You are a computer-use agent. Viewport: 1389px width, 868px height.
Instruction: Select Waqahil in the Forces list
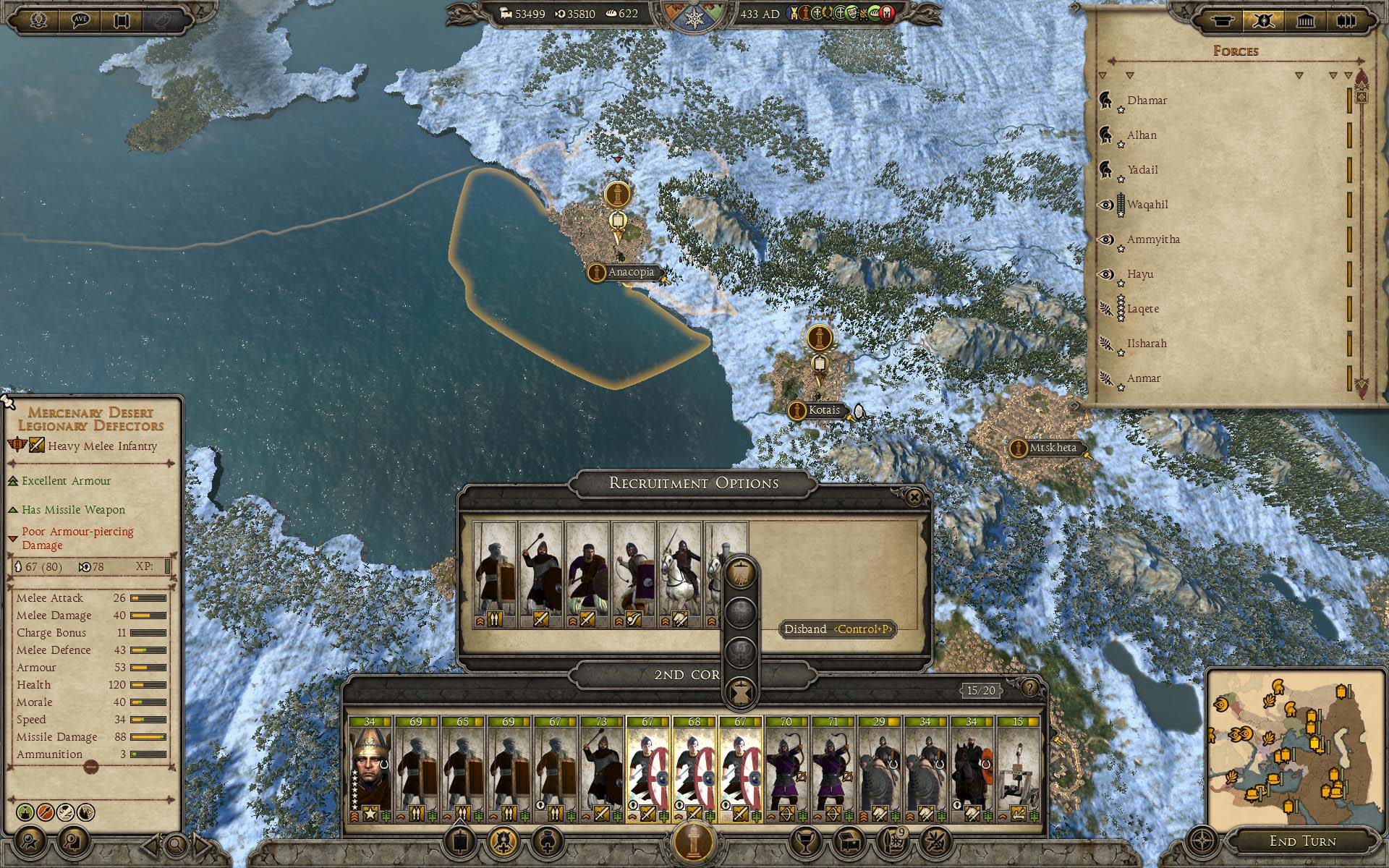[1147, 205]
